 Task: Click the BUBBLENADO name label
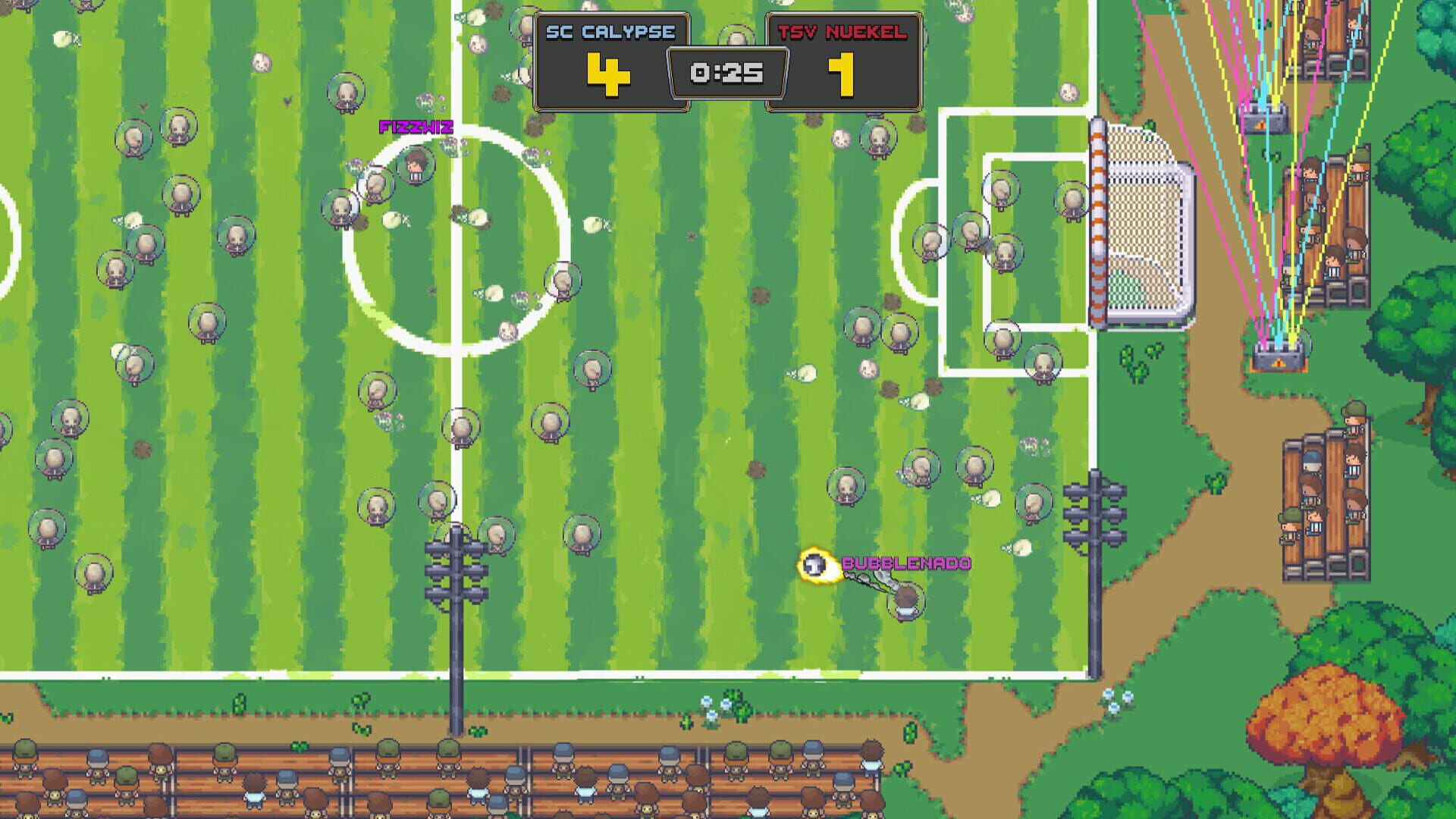coord(907,563)
